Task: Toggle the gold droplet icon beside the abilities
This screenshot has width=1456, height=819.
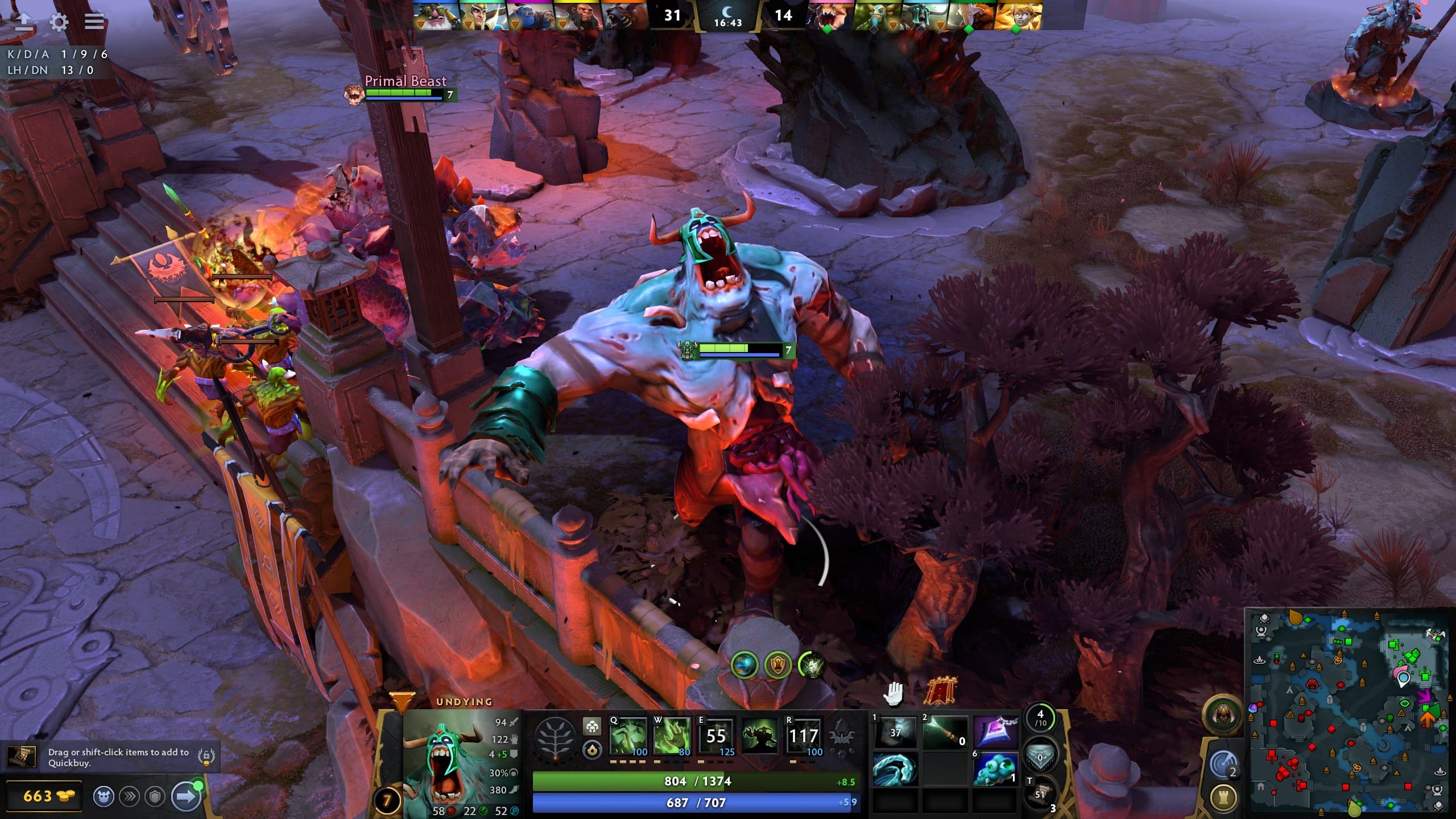Action: [x=593, y=752]
